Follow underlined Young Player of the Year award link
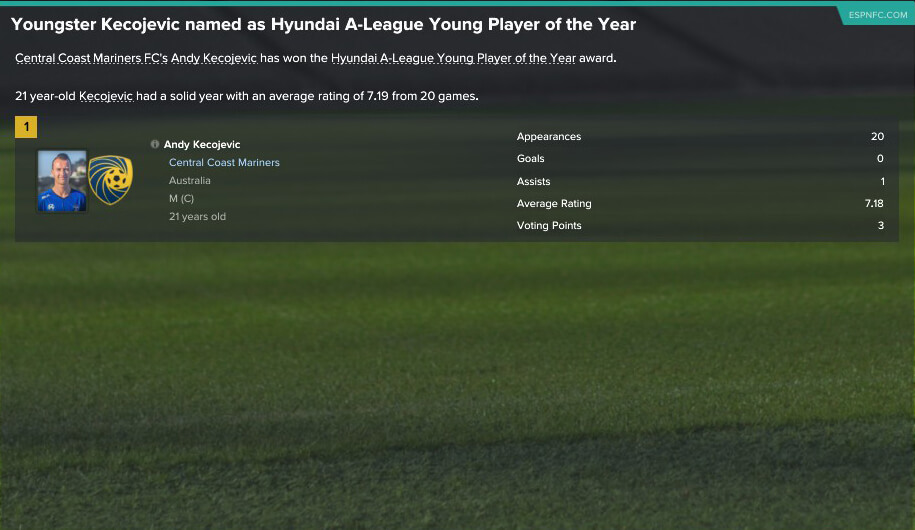The height and width of the screenshot is (530, 915). pos(453,58)
